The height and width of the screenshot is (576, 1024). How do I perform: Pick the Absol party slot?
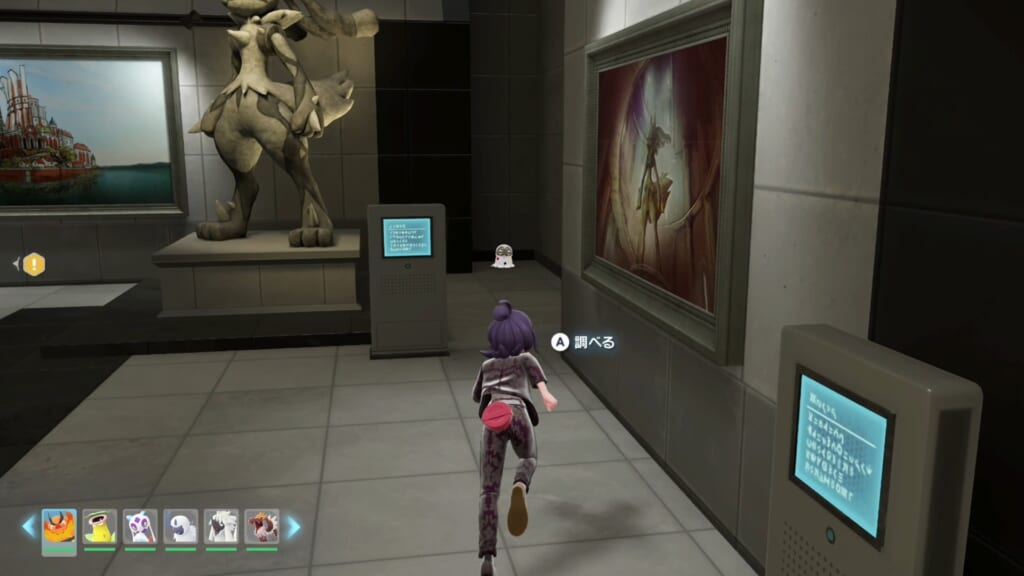181,526
